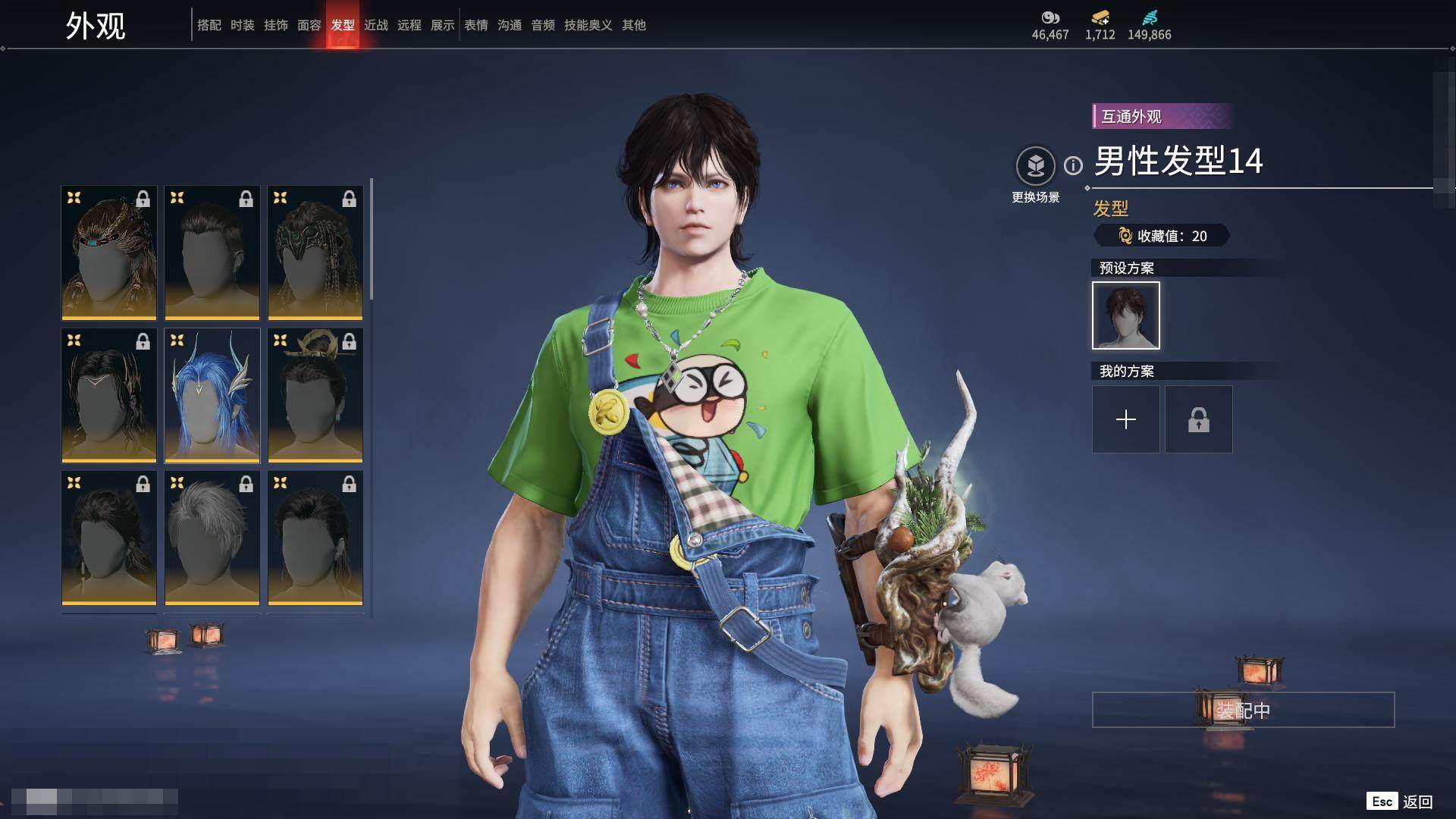Select the dark helmet braided hairstyle
The image size is (1456, 819).
point(315,253)
